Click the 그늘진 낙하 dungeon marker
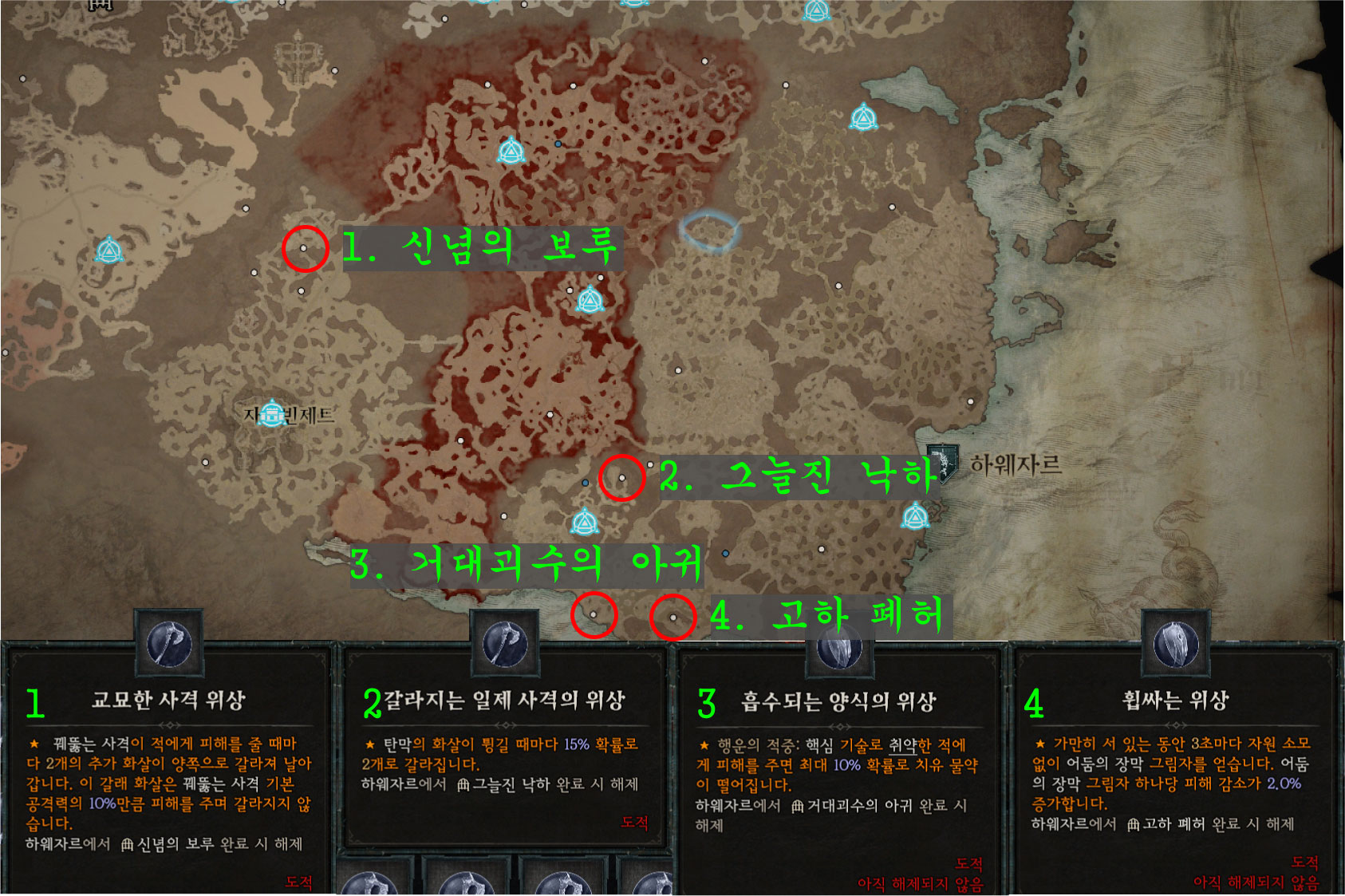 click(x=621, y=477)
